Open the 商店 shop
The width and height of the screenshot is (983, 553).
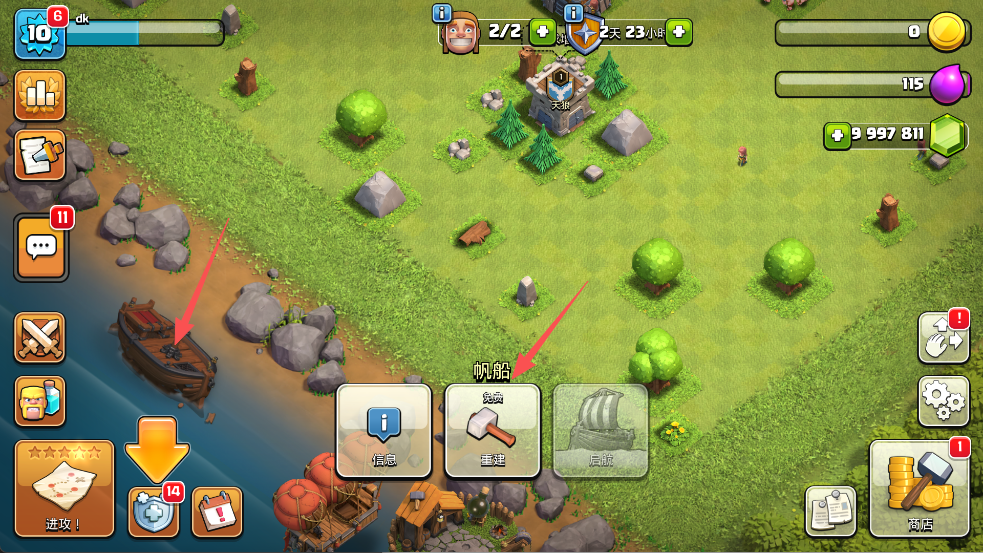click(x=920, y=488)
